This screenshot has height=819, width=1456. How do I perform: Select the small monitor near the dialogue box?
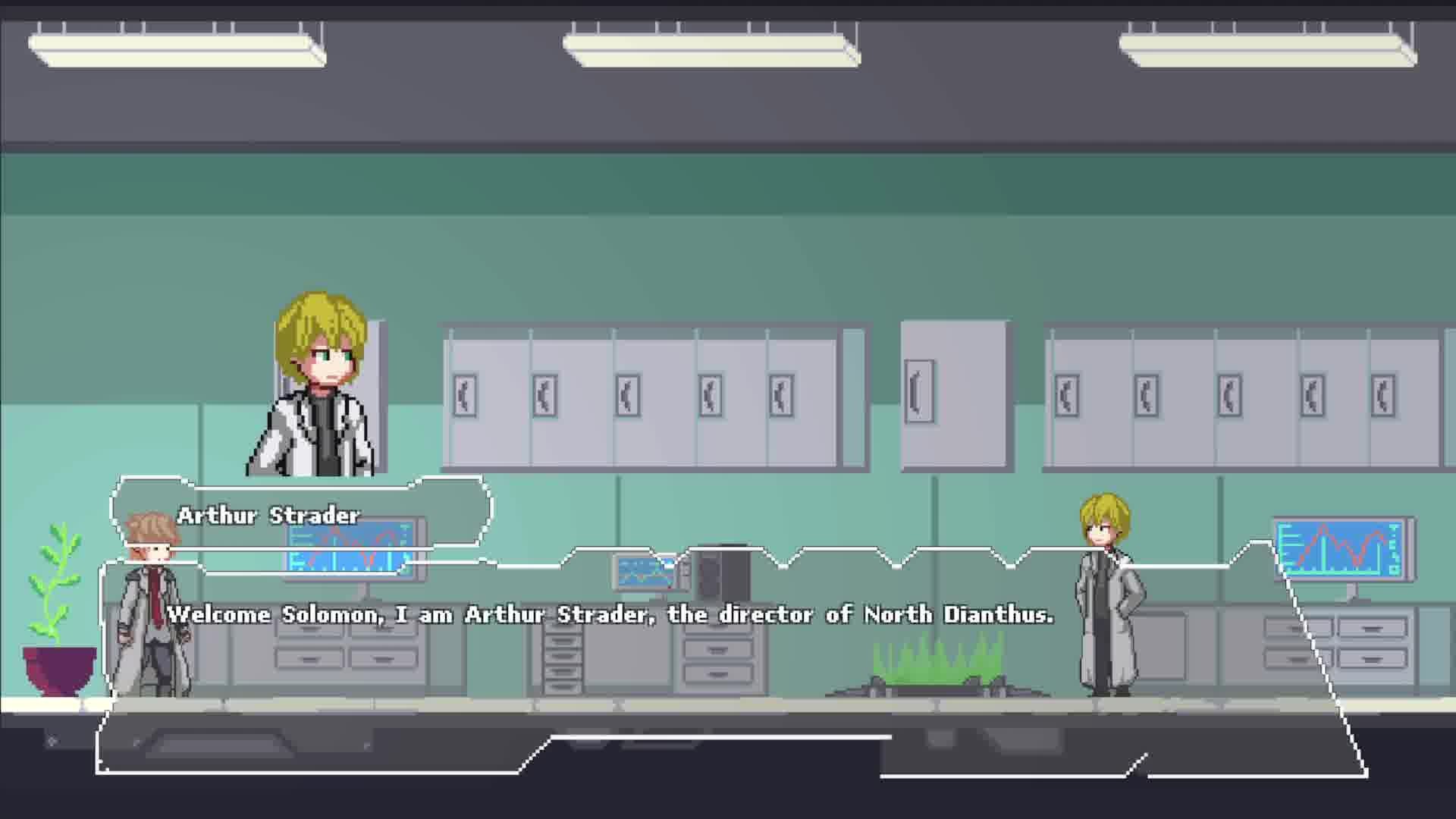click(641, 573)
